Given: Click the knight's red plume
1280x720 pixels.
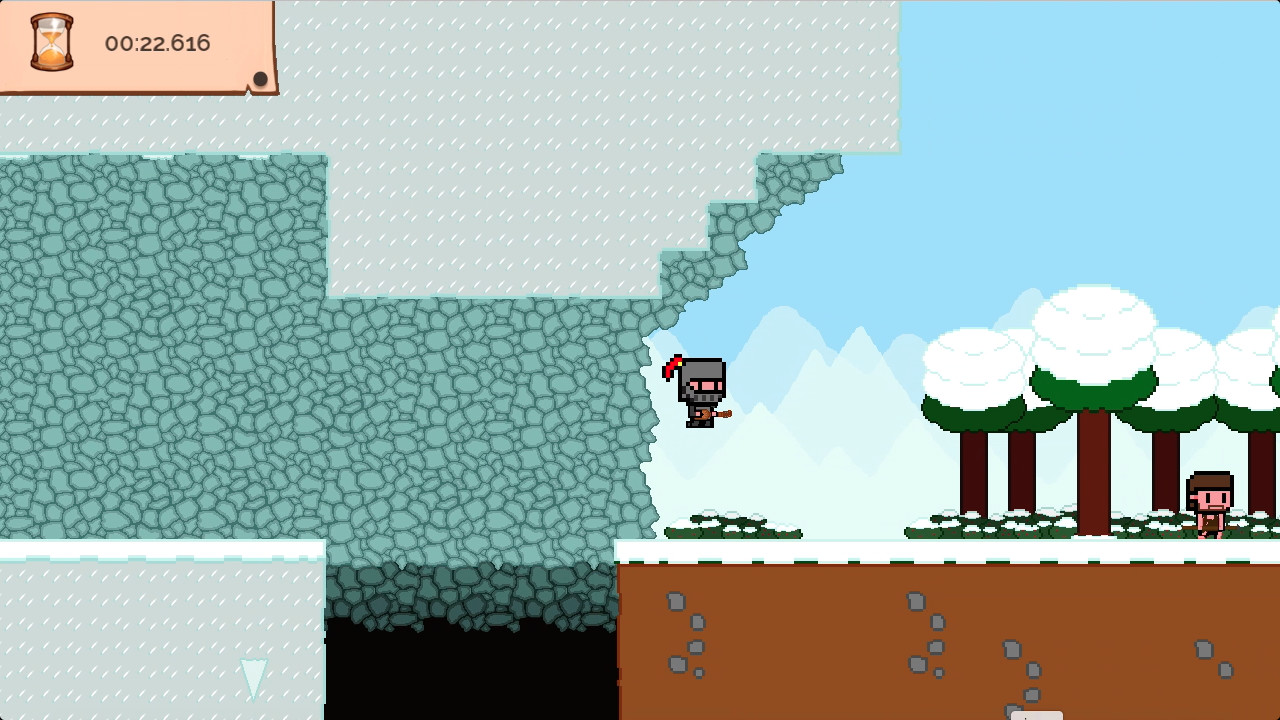Looking at the screenshot, I should coord(673,366).
